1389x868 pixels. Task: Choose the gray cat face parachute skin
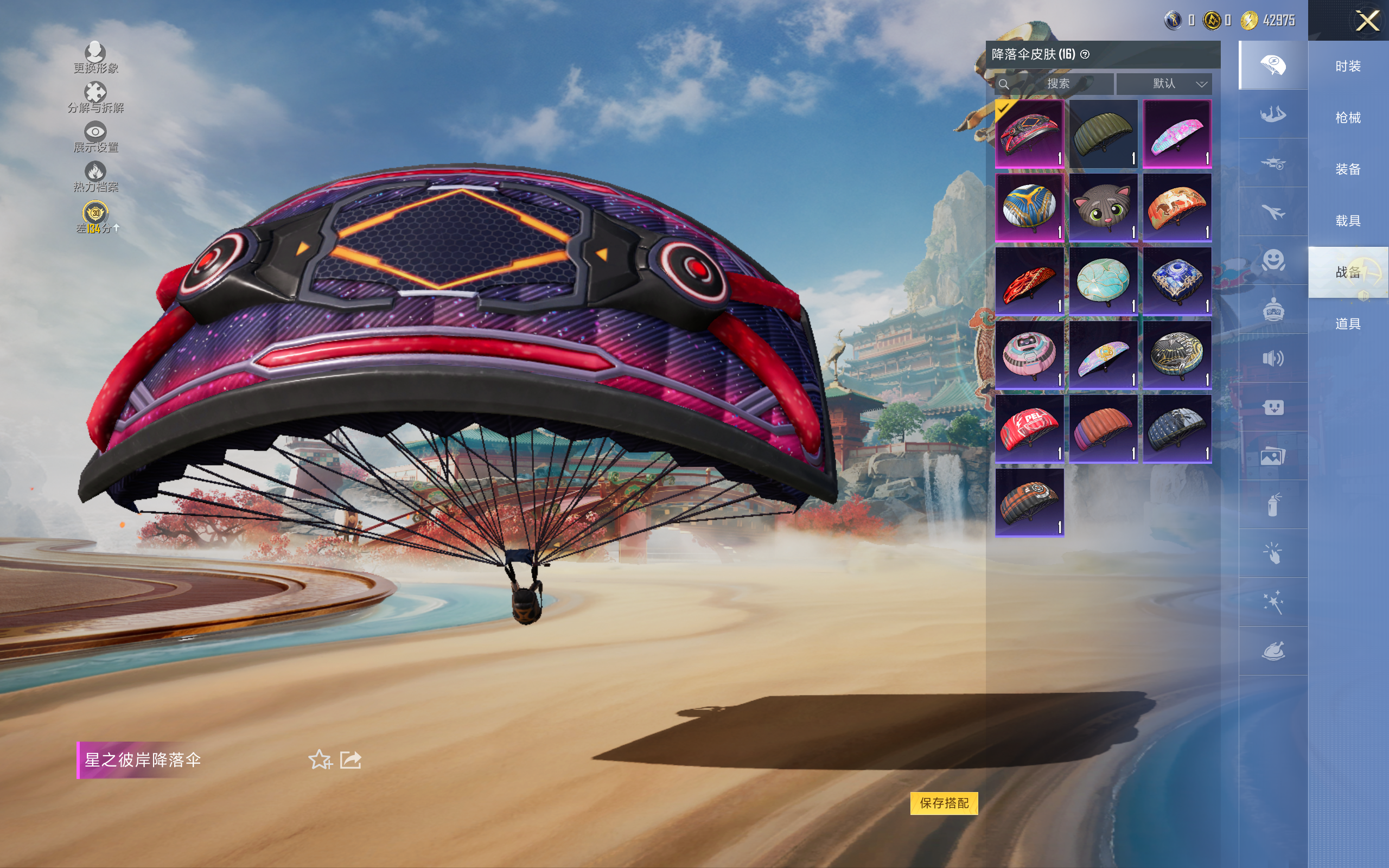point(1103,207)
